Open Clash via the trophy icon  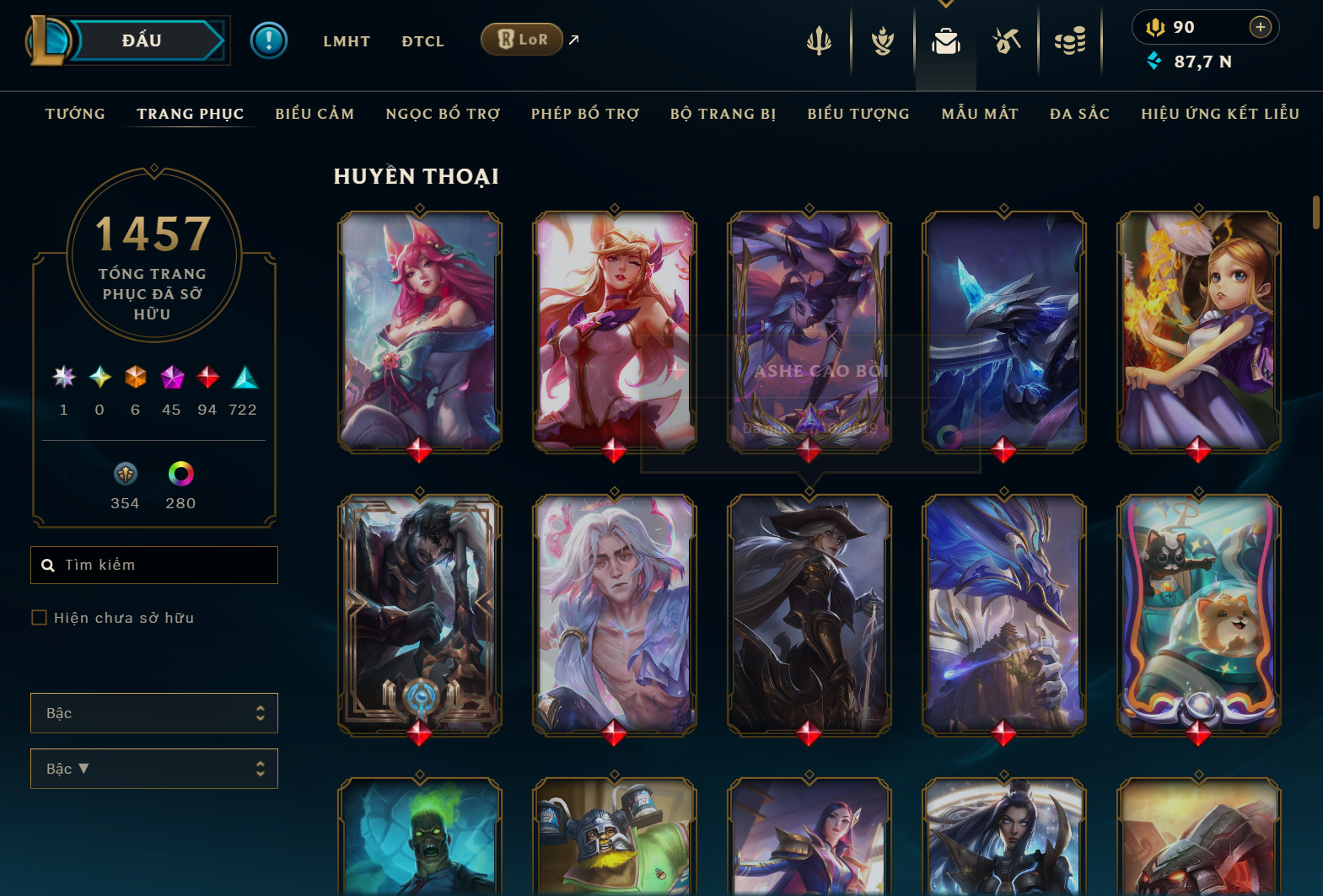[882, 40]
